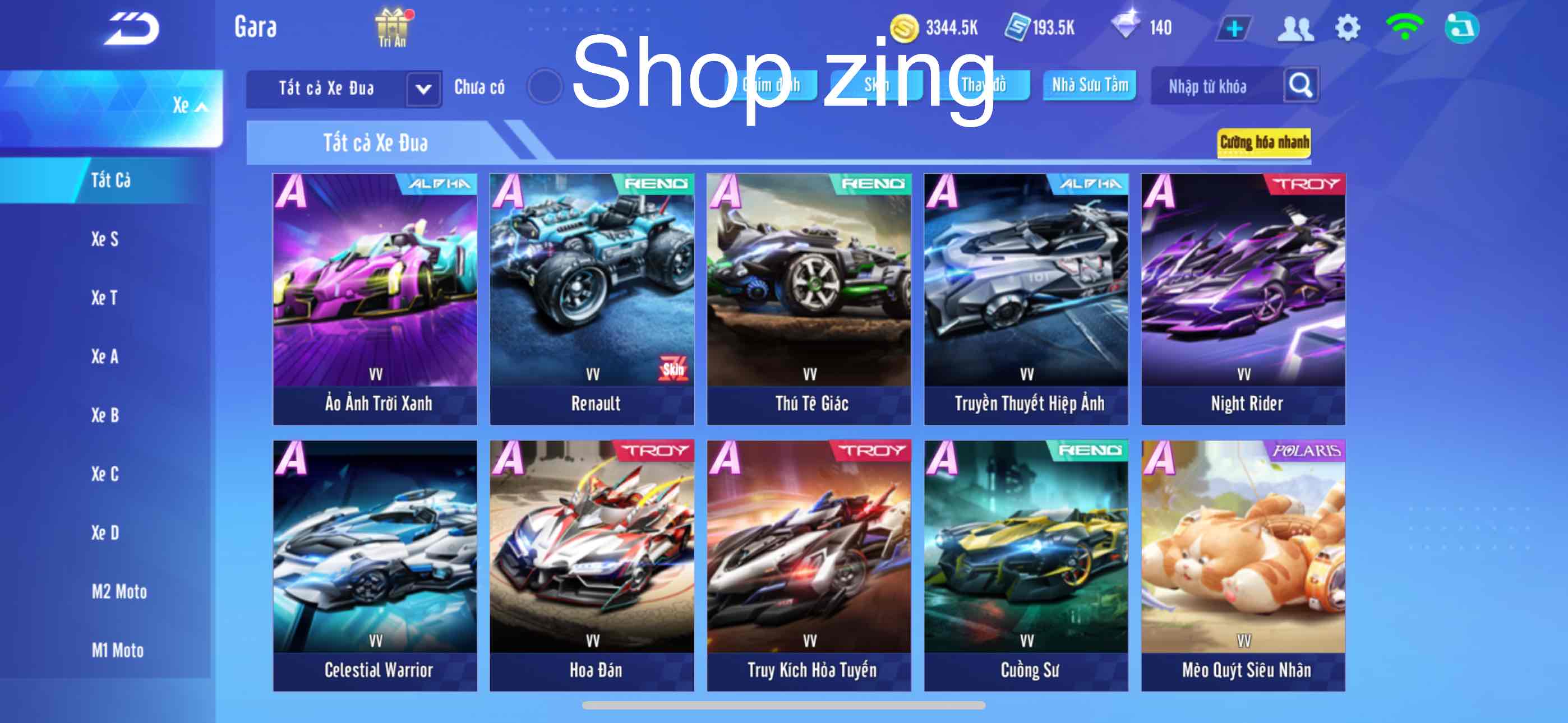Open the Nhà Sưu Tầm page

1090,86
